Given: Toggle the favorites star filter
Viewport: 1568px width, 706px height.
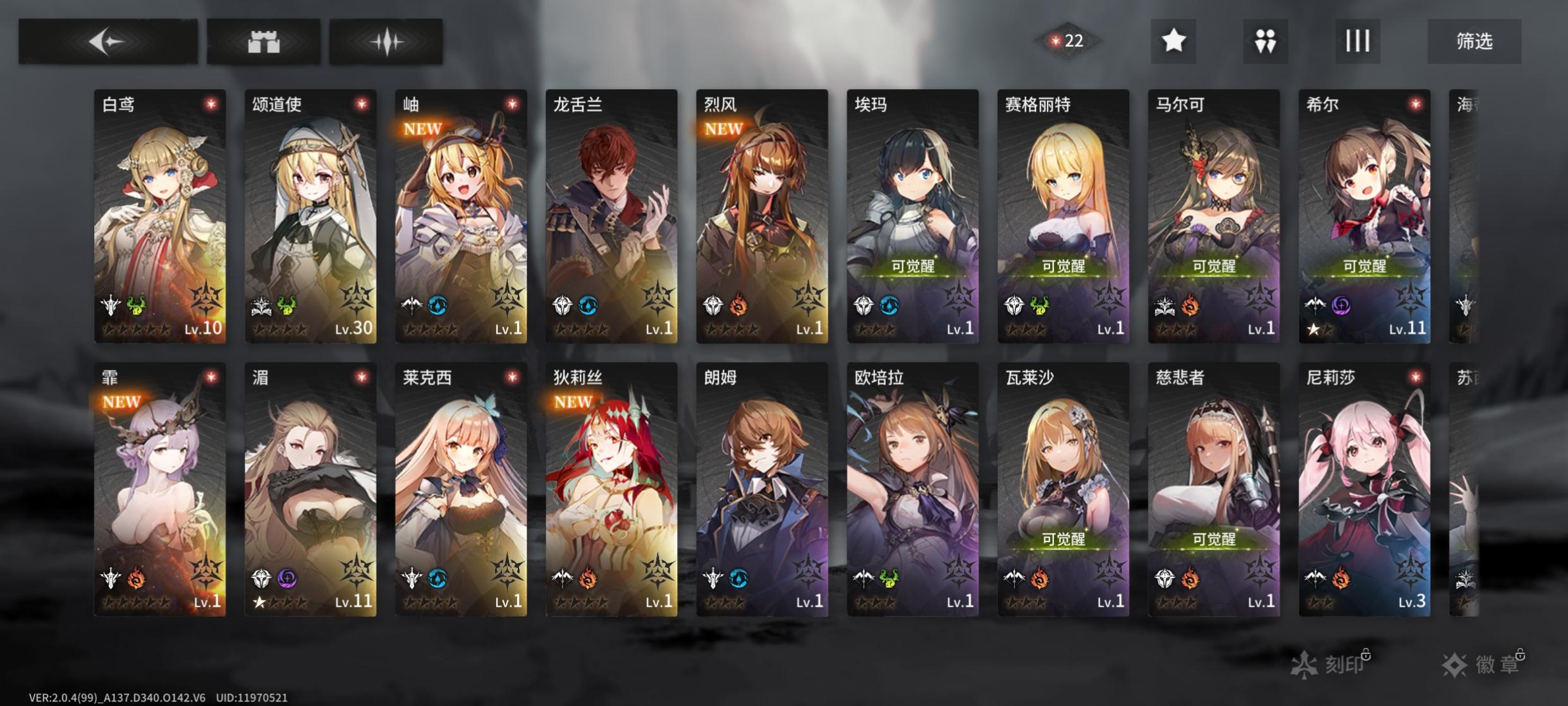Looking at the screenshot, I should click(x=1173, y=41).
